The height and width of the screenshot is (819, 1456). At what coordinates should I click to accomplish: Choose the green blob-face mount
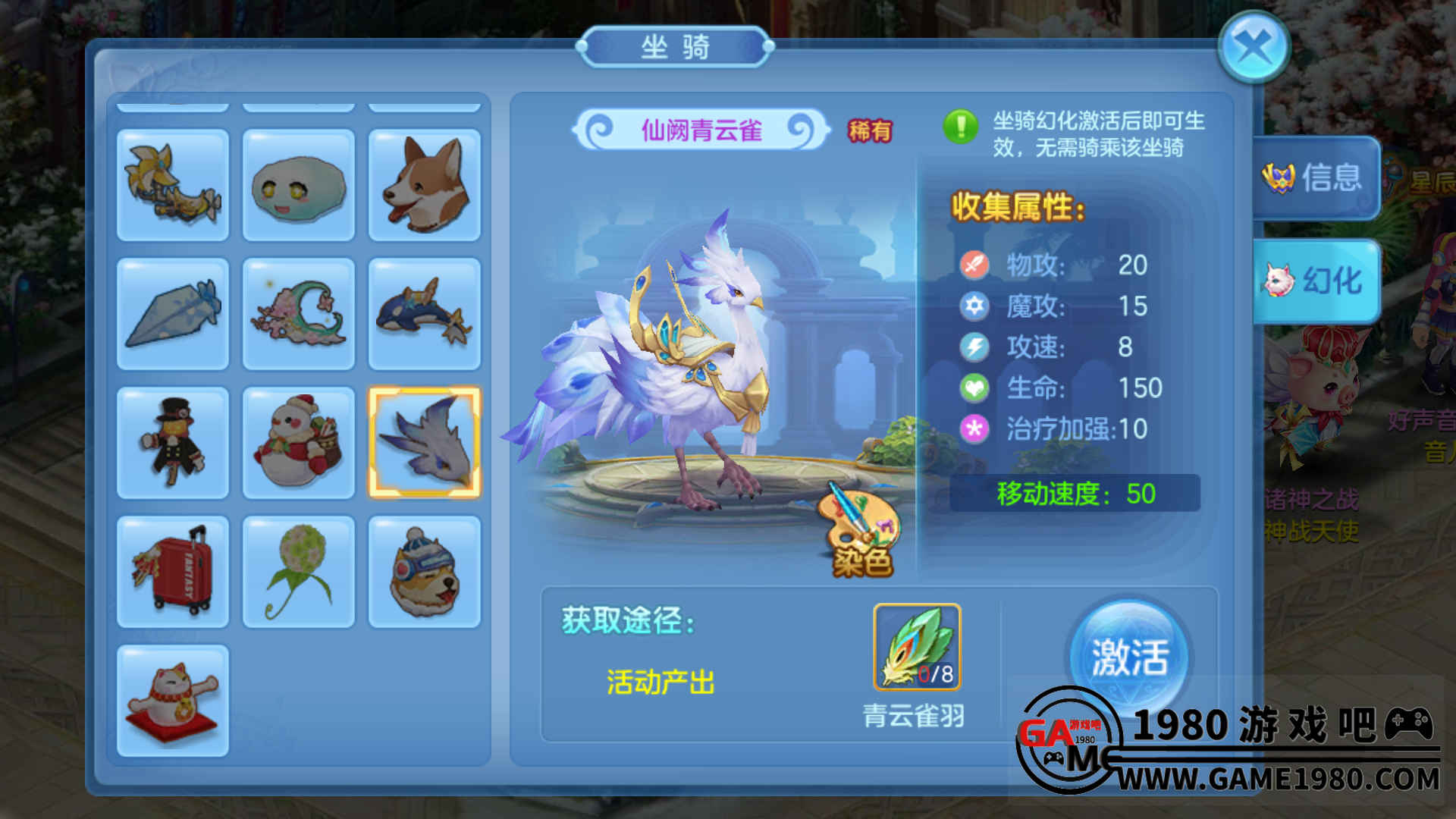tap(299, 185)
